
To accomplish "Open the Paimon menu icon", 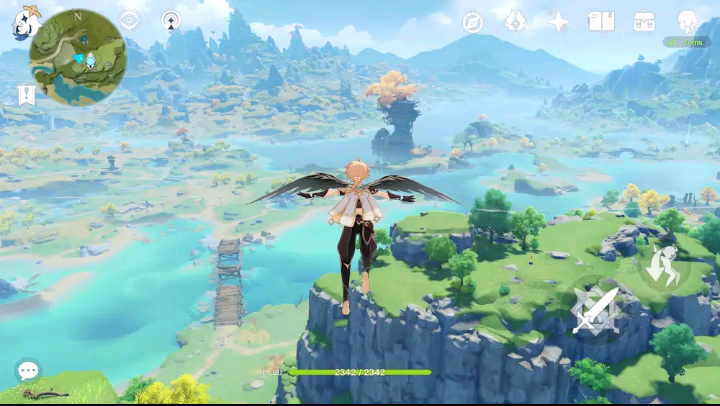I will click(x=23, y=21).
